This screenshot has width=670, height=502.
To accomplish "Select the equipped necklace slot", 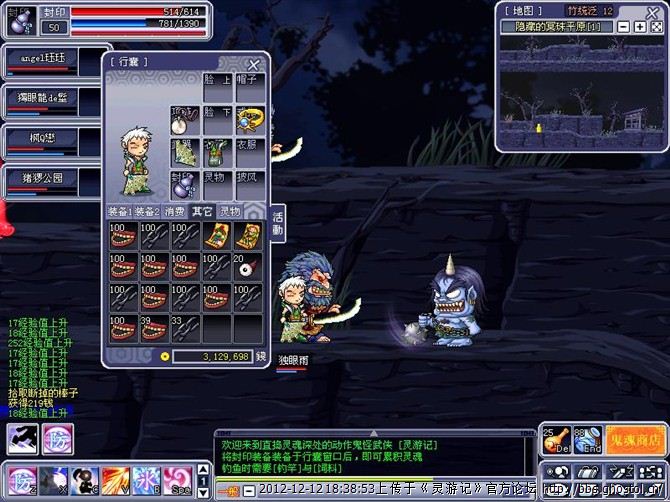I will [x=185, y=120].
